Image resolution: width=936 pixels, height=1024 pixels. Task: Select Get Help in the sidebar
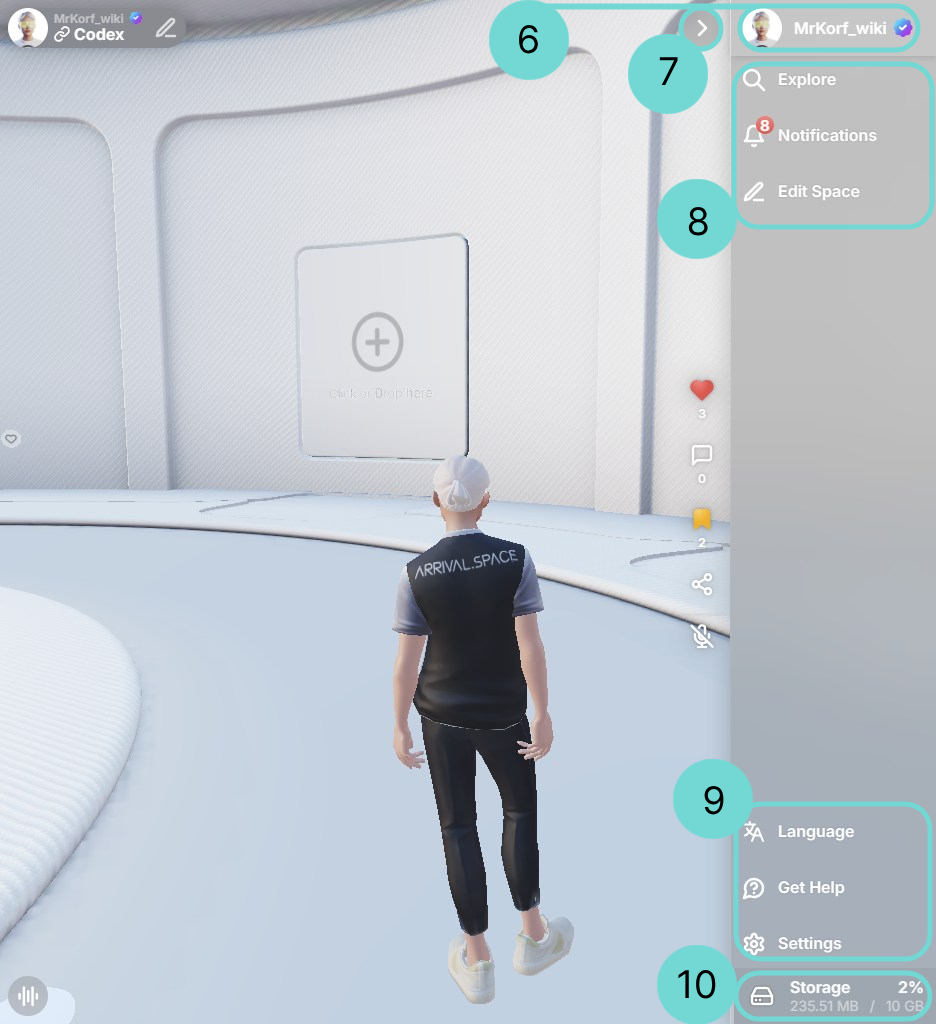(x=810, y=888)
